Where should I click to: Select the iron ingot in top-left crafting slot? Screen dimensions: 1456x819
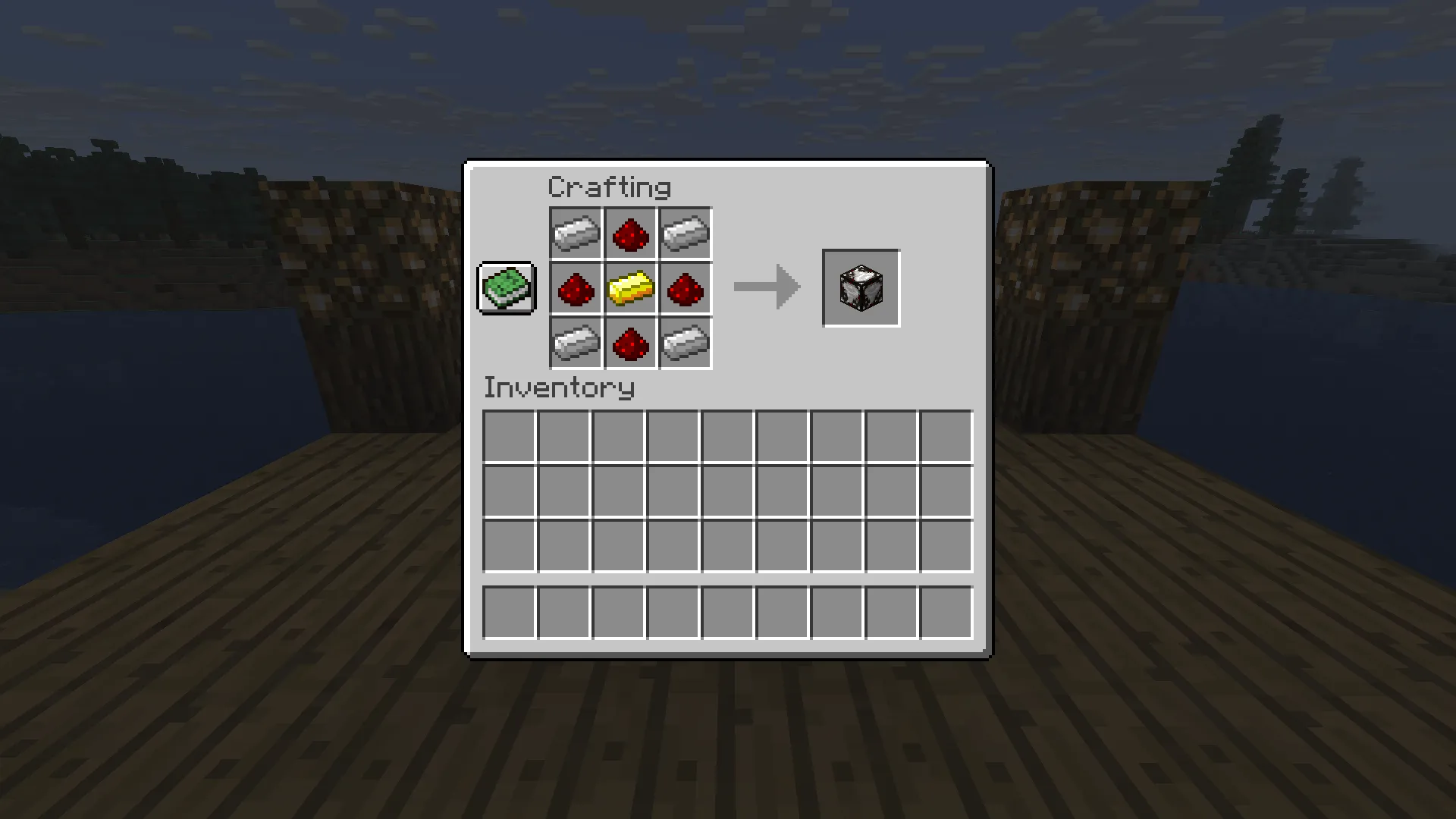[576, 234]
